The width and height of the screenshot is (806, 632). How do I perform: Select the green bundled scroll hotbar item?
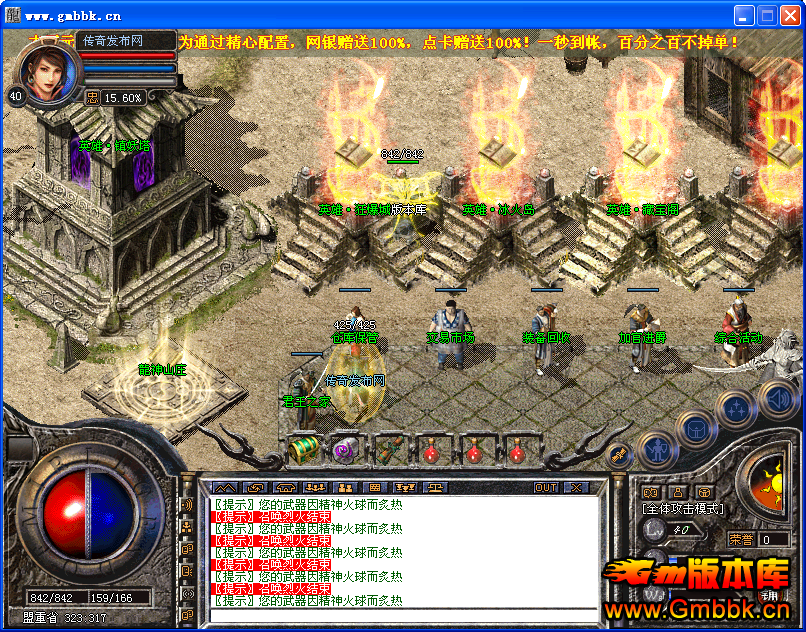pos(388,450)
